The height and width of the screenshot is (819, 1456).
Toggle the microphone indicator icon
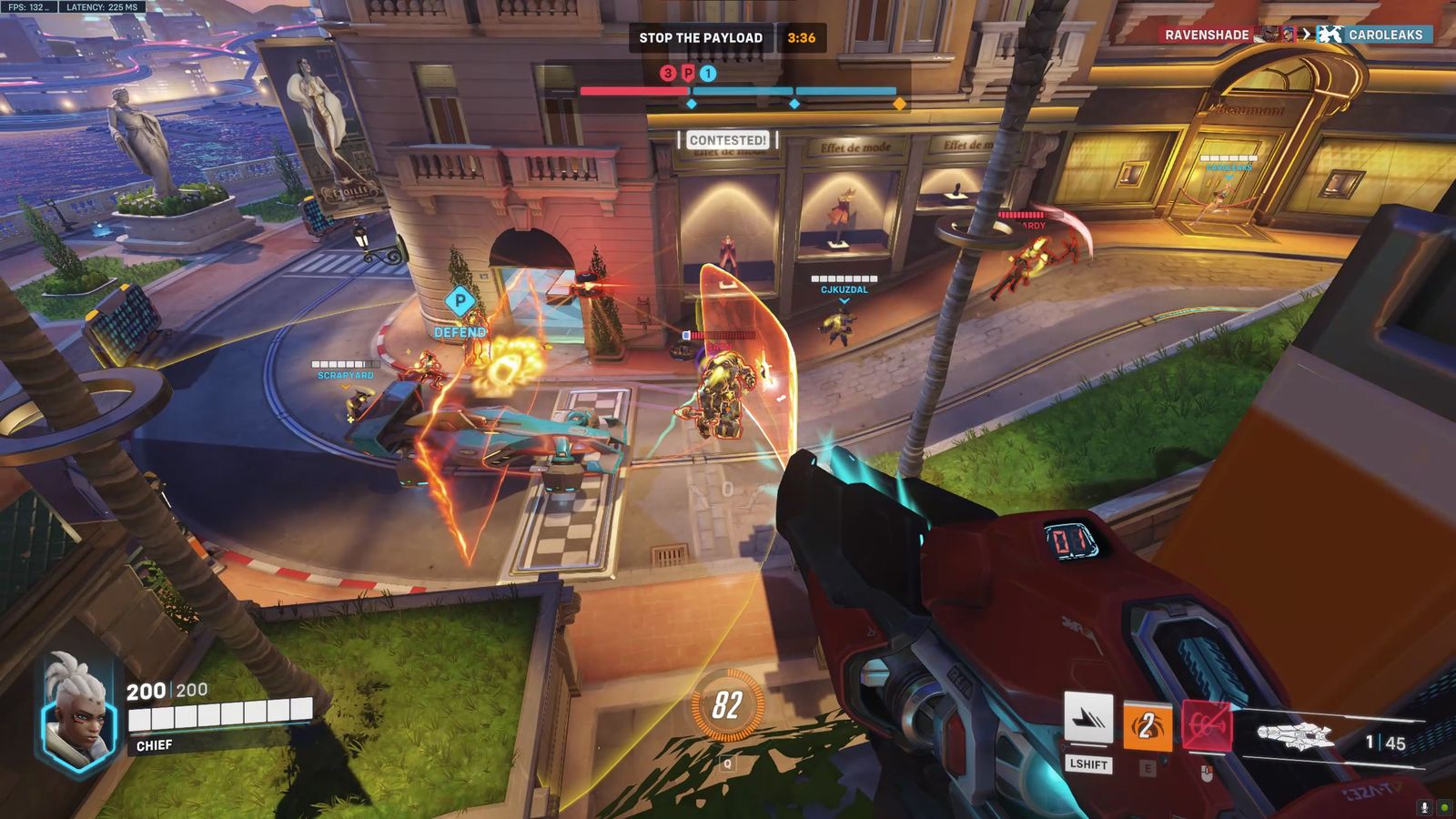pyautogui.click(x=1424, y=807)
